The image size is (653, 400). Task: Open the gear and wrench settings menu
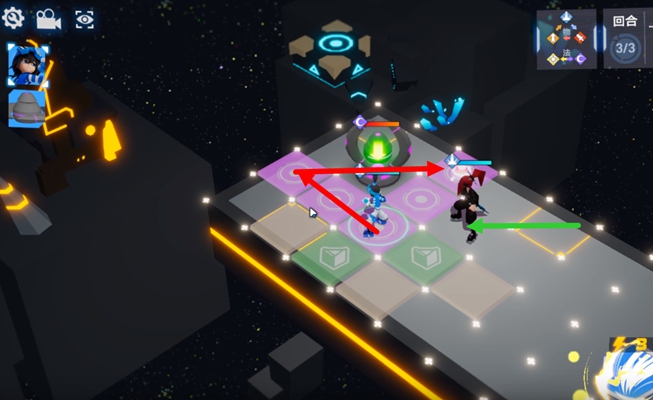coord(14,17)
